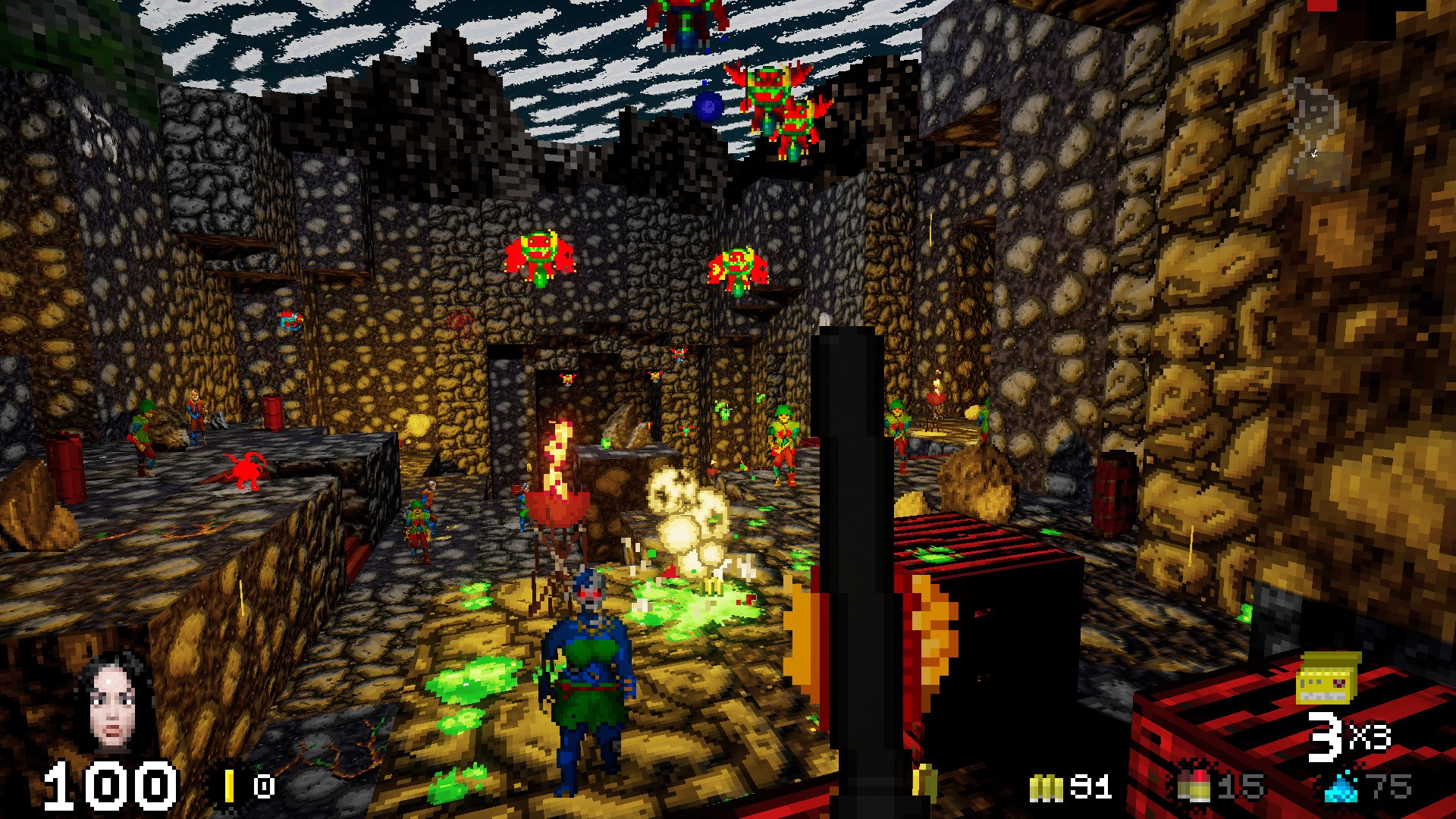Click the mouse cursor arrow on the right wall
The image size is (1456, 819).
1314,155
